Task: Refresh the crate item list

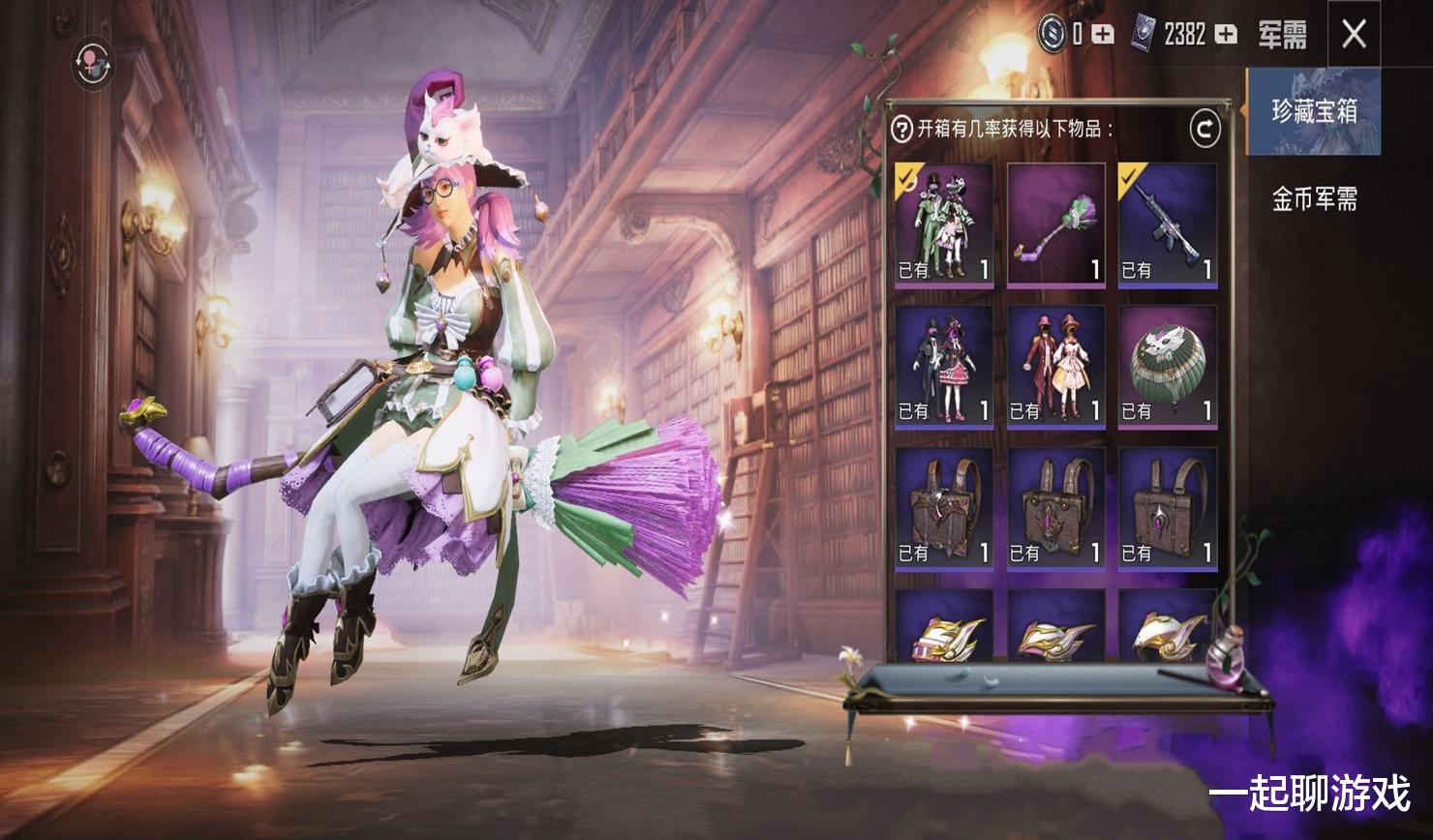Action: [1204, 129]
